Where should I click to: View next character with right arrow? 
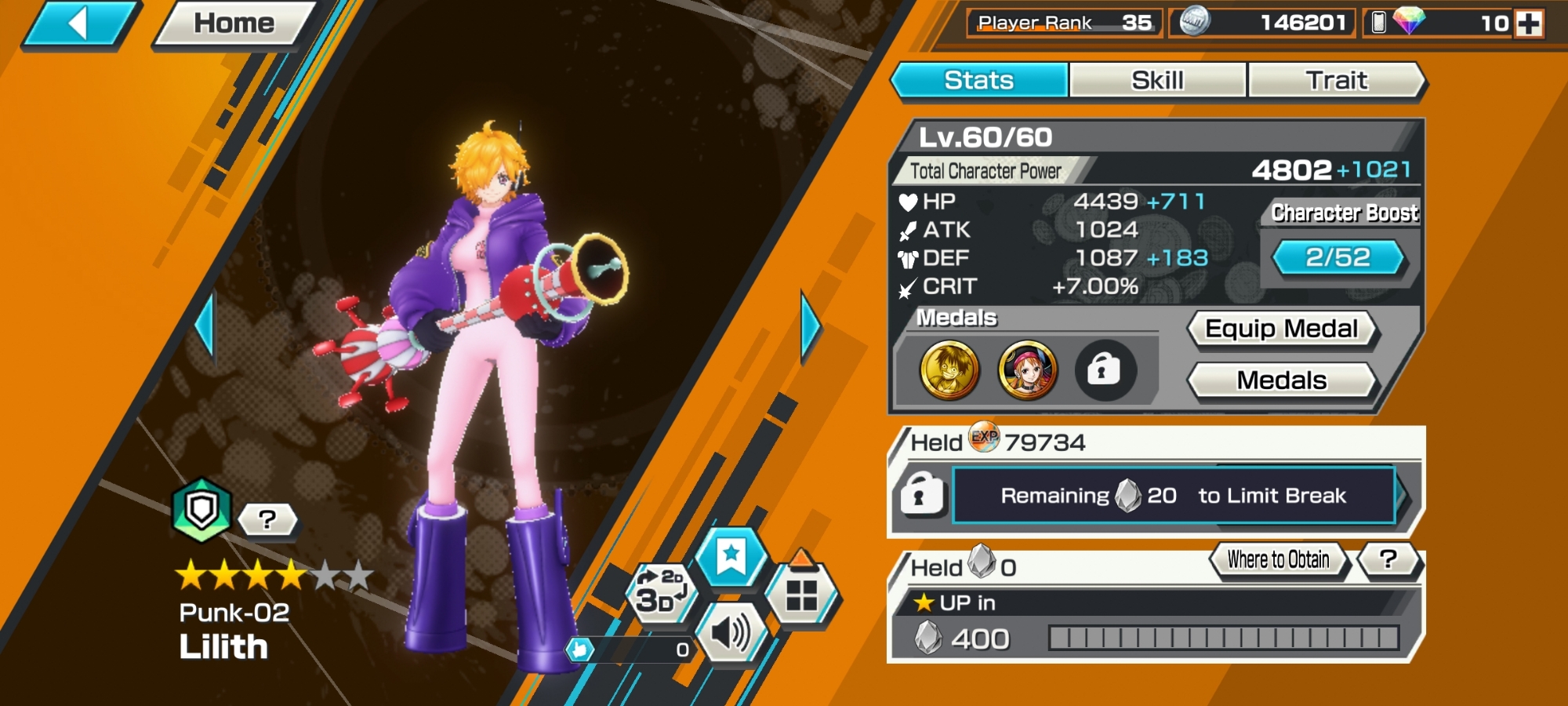point(810,327)
